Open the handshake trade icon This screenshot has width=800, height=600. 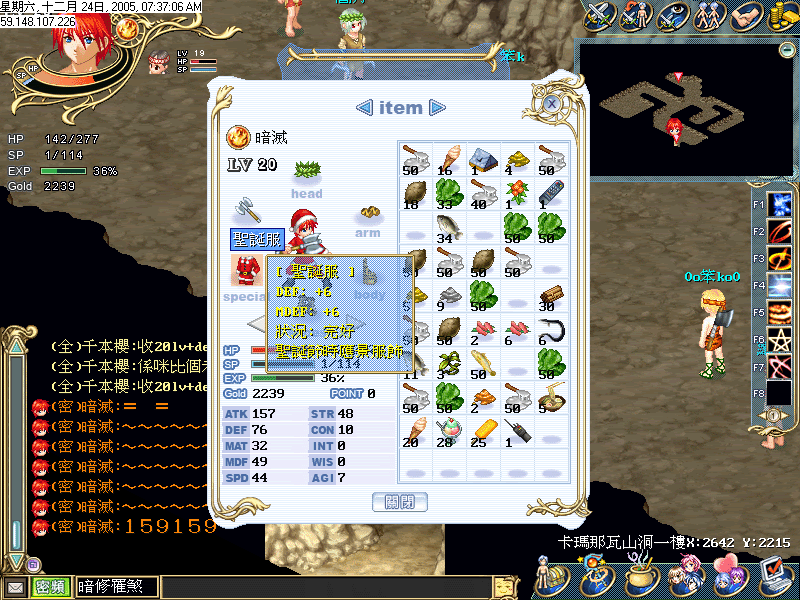tap(743, 16)
